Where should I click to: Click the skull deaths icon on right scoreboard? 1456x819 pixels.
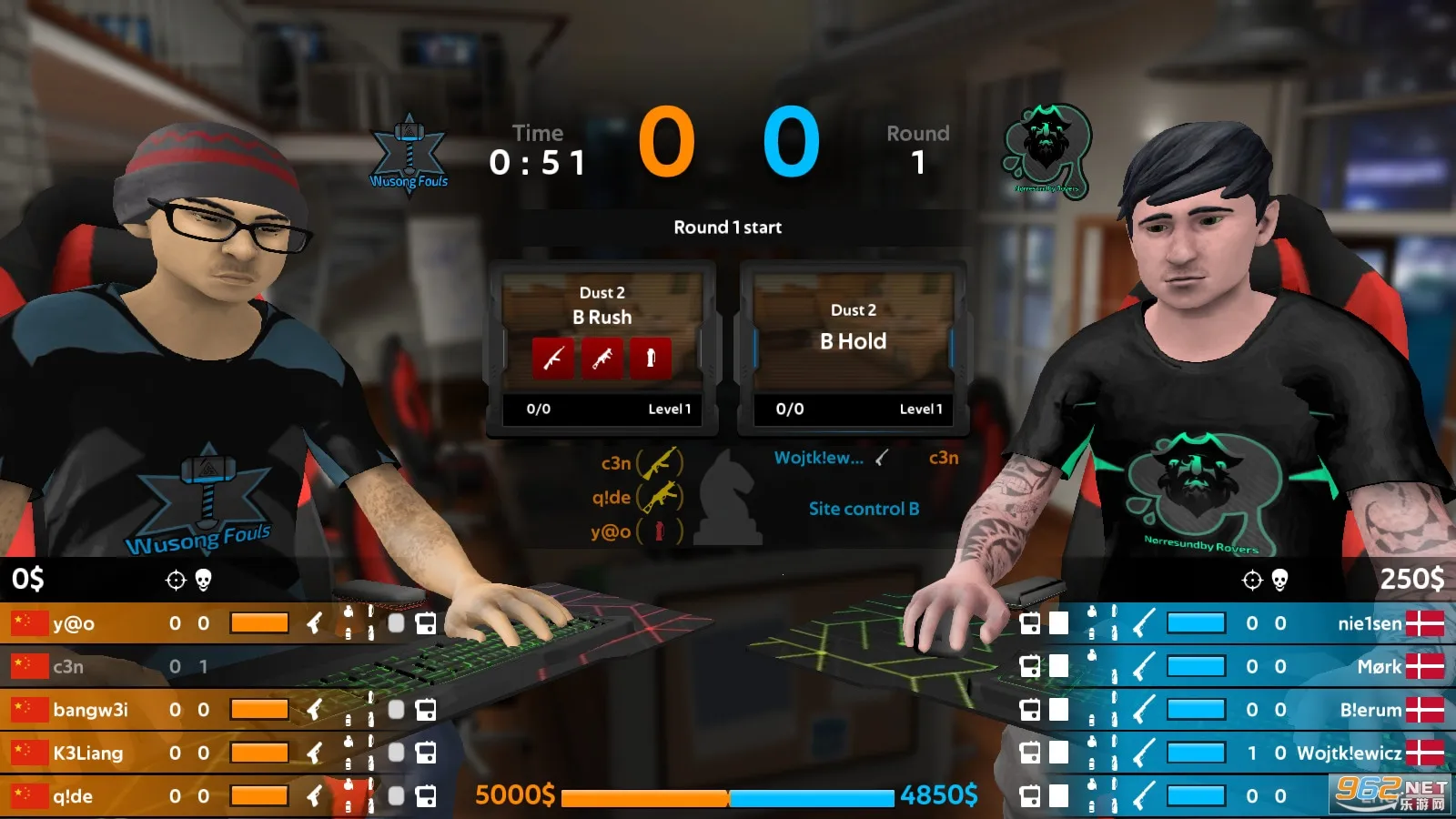tap(1279, 579)
